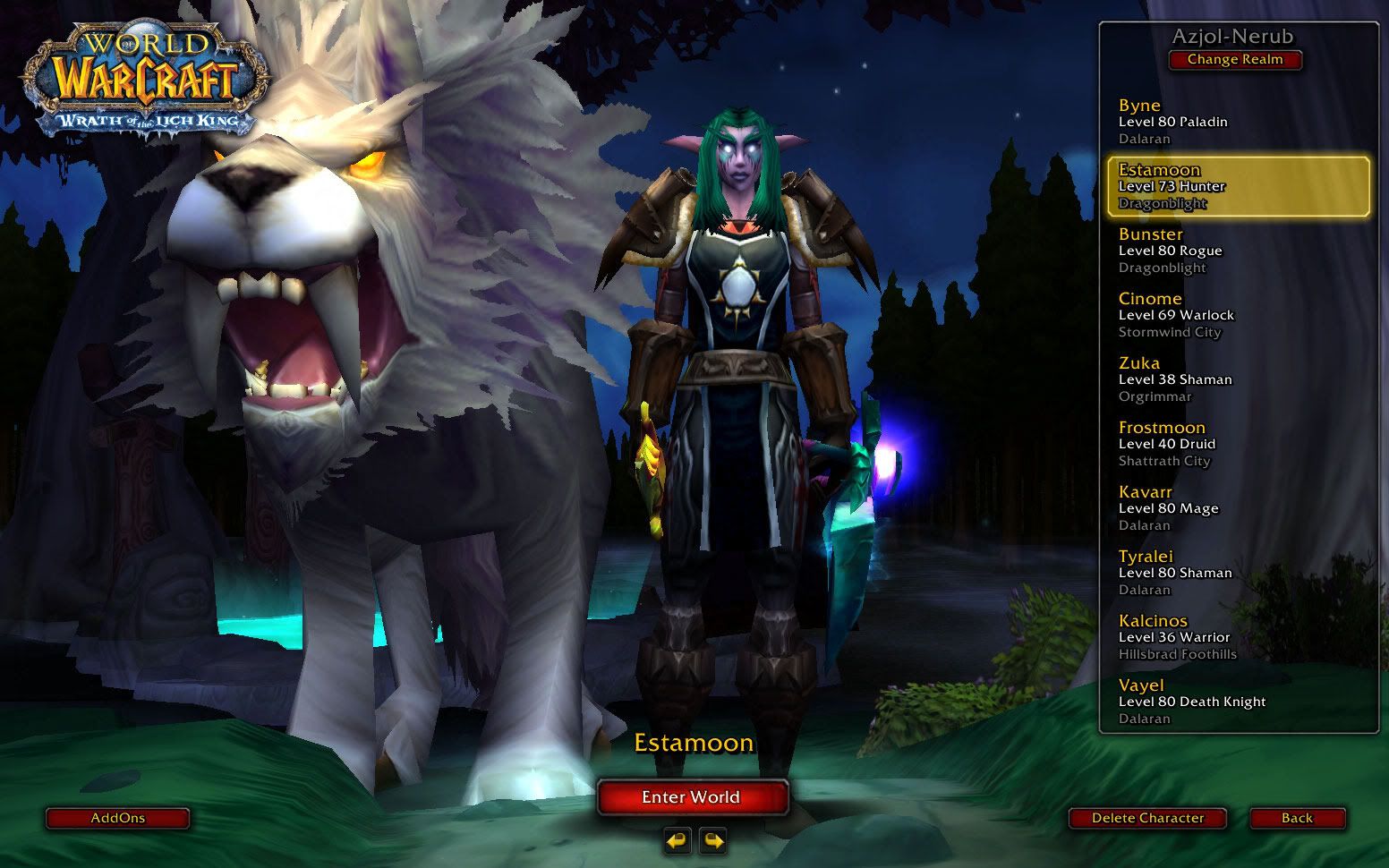The height and width of the screenshot is (868, 1389).
Task: Rotate character with the left arrow button
Action: click(x=677, y=841)
